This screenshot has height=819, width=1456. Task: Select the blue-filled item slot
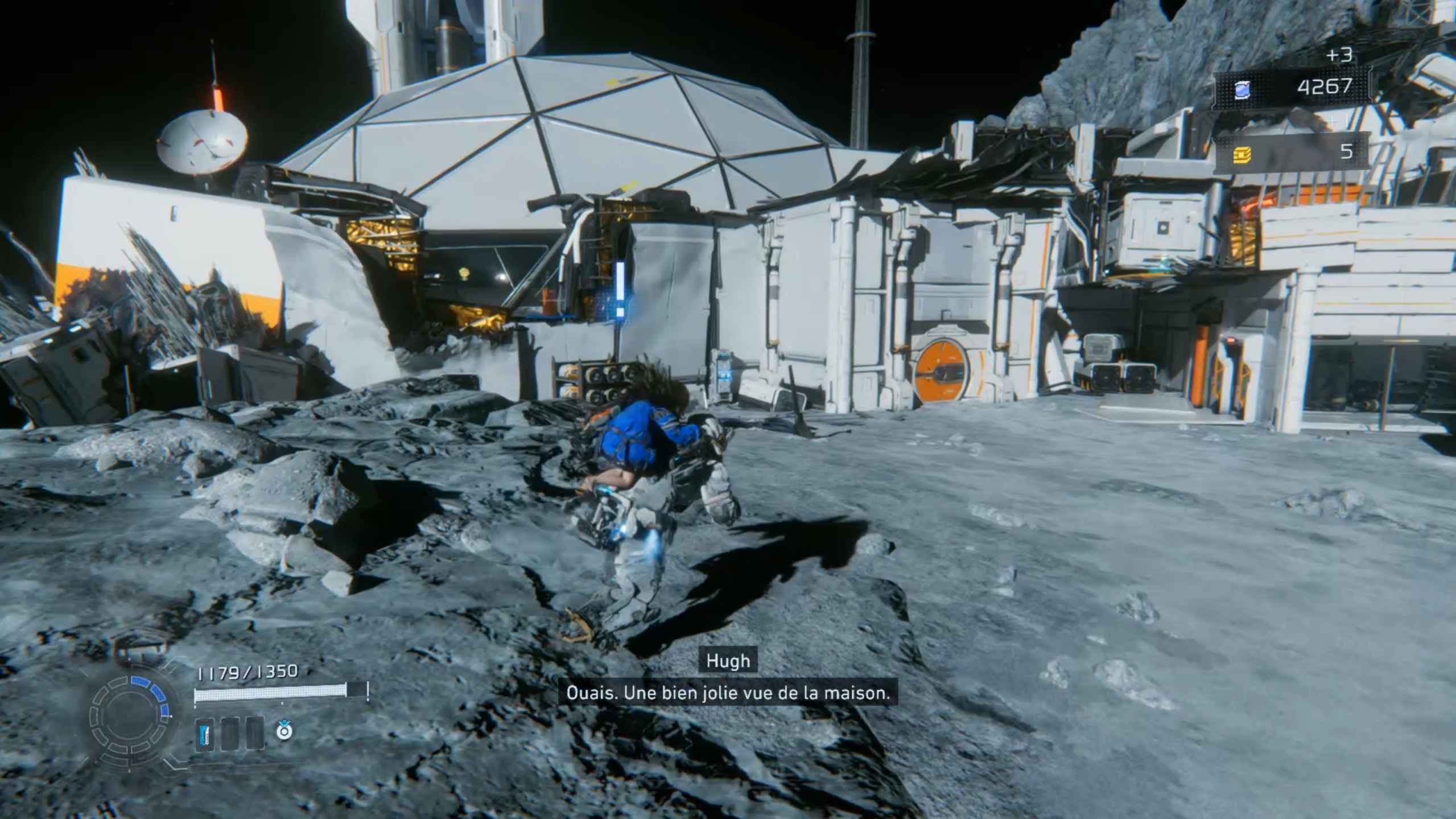(204, 734)
